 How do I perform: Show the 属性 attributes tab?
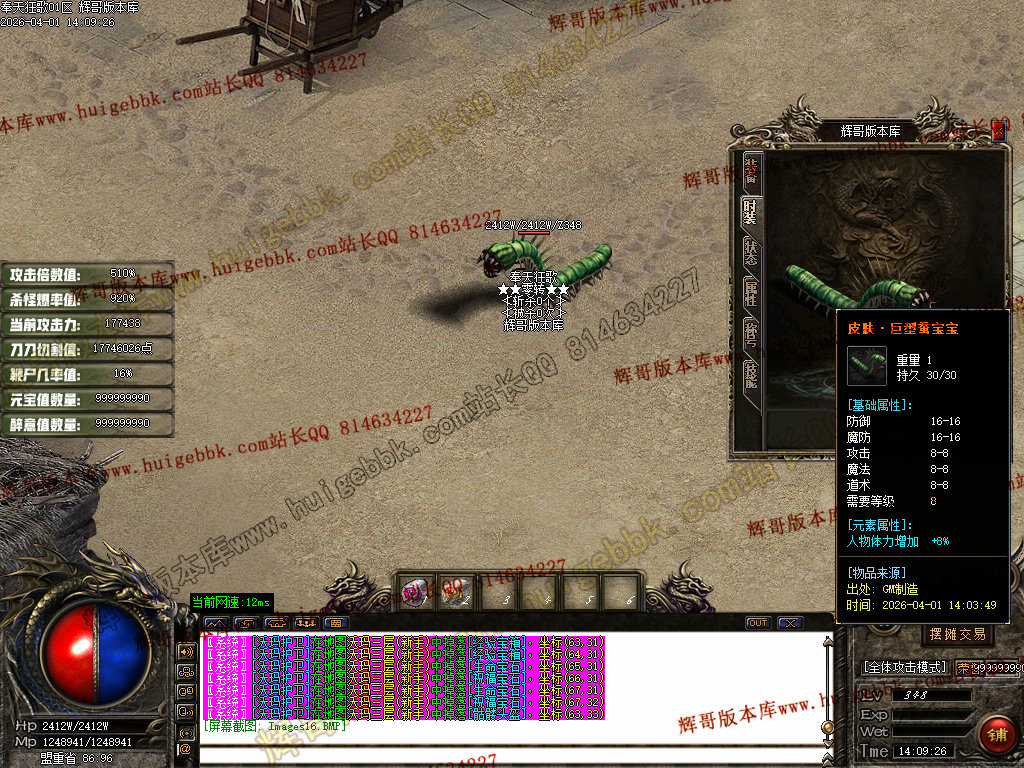tap(751, 294)
